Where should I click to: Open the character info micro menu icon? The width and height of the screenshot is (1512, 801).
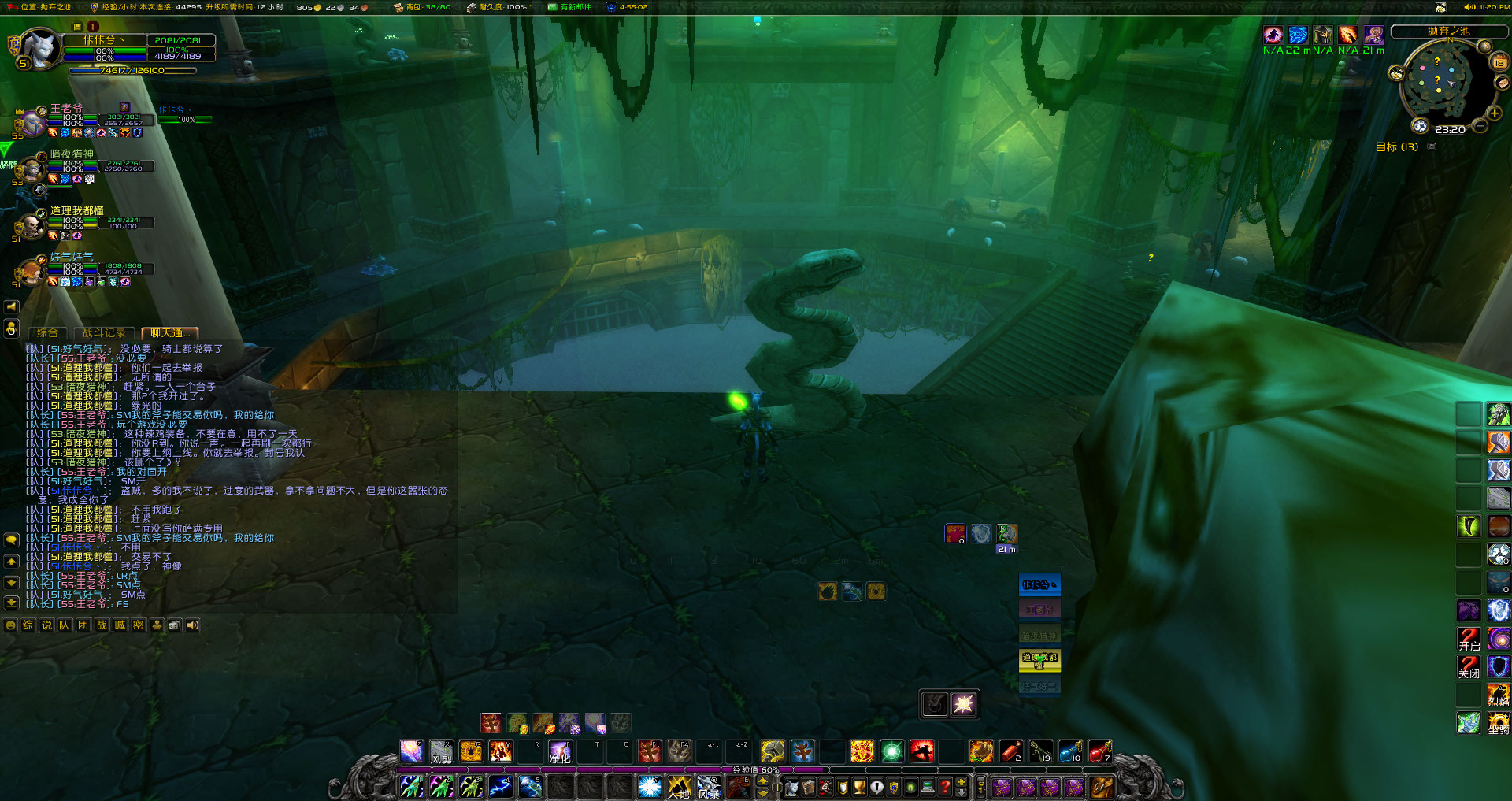point(791,785)
